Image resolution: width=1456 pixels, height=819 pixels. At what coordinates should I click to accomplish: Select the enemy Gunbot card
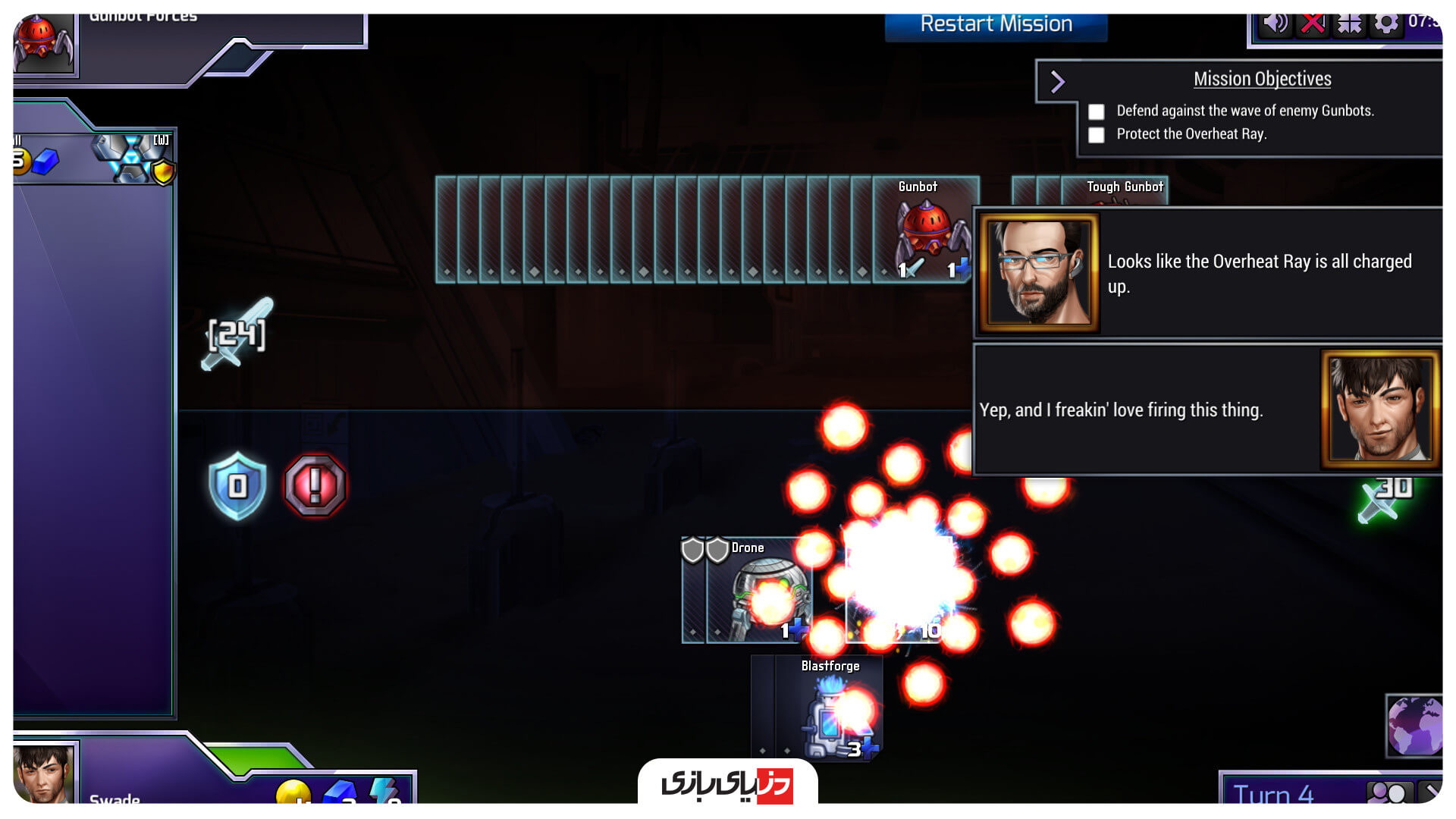point(925,230)
